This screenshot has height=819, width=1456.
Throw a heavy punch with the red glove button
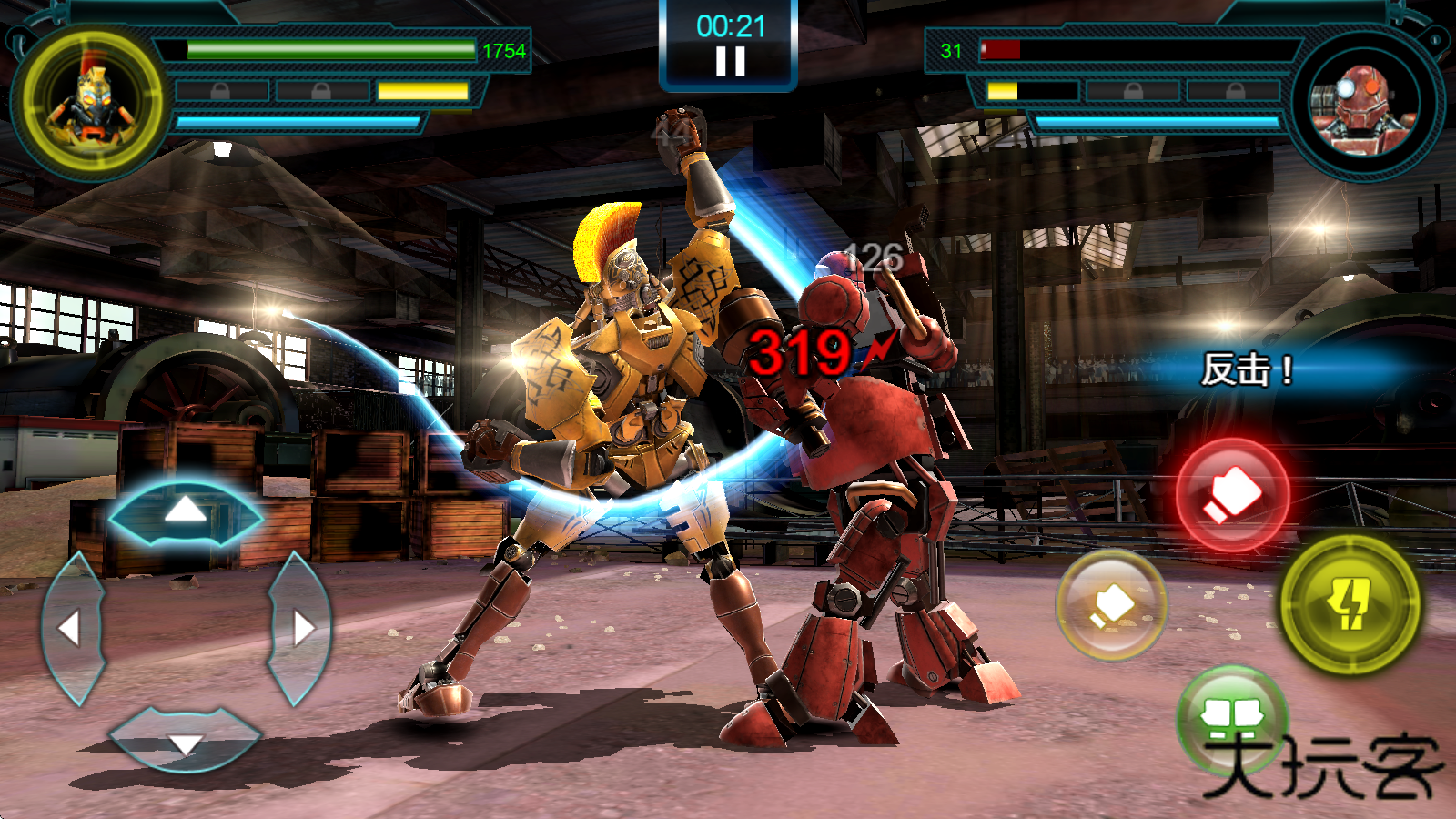(x=1233, y=495)
